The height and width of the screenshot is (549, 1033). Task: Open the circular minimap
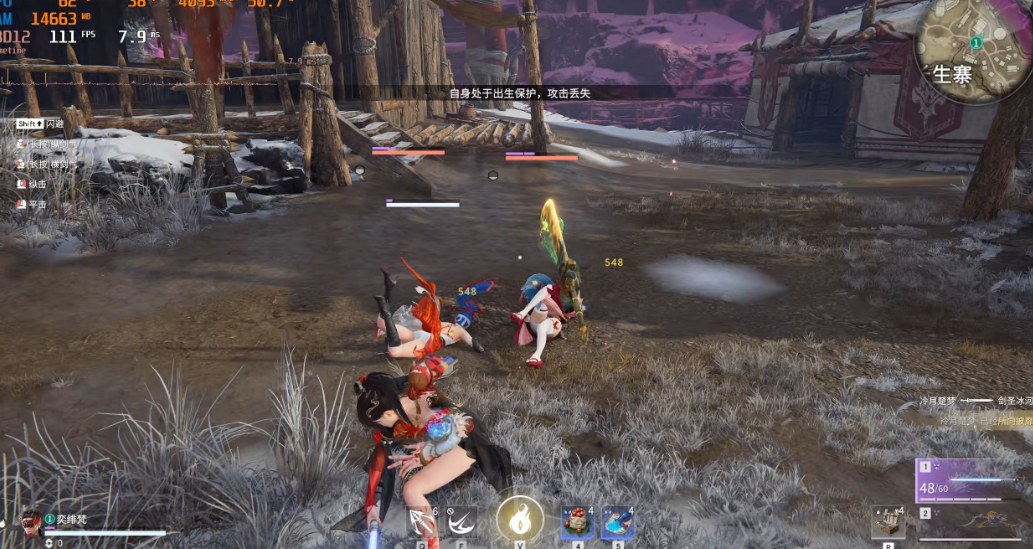[x=974, y=50]
